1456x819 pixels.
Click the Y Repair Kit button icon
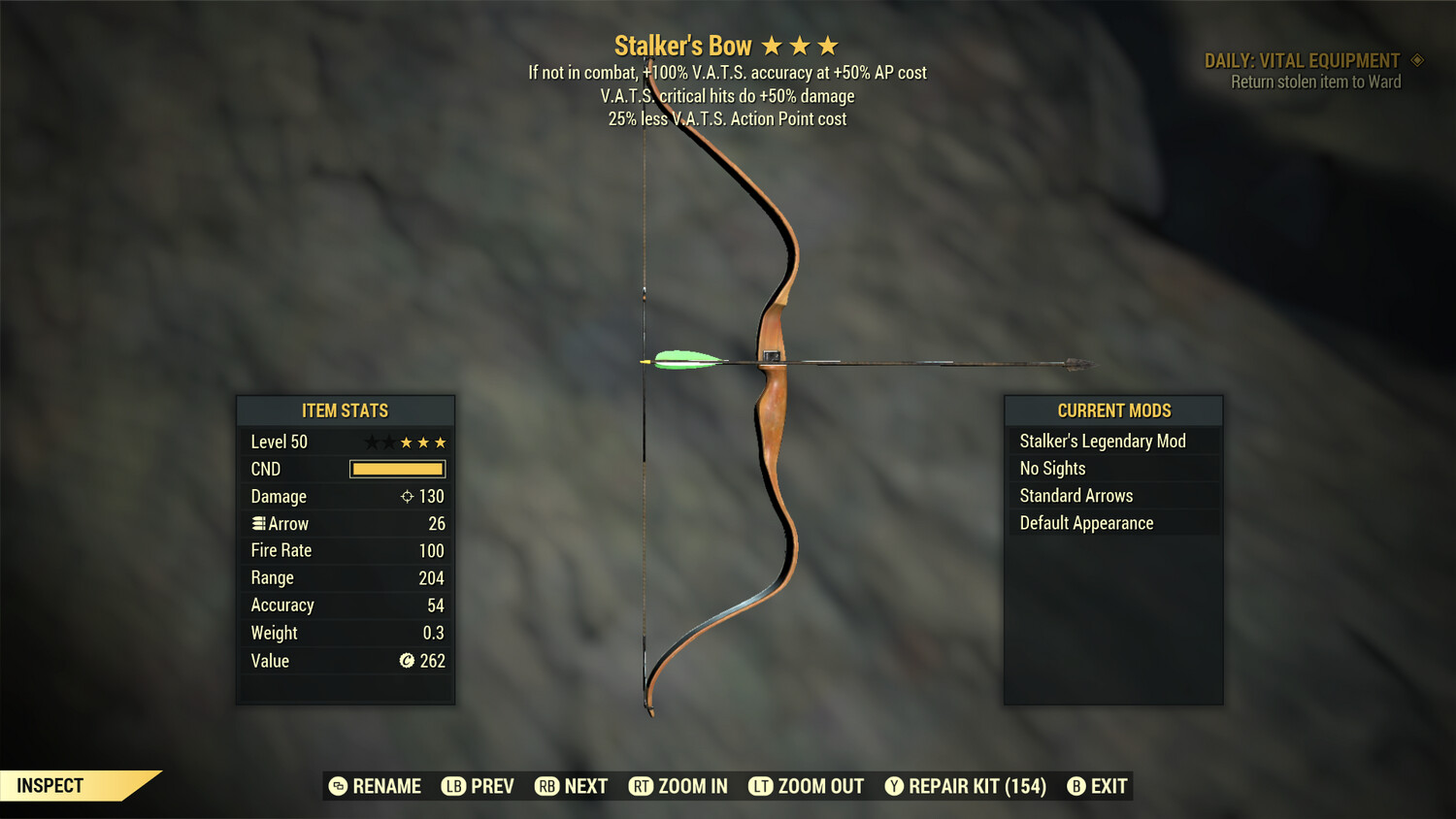point(895,786)
